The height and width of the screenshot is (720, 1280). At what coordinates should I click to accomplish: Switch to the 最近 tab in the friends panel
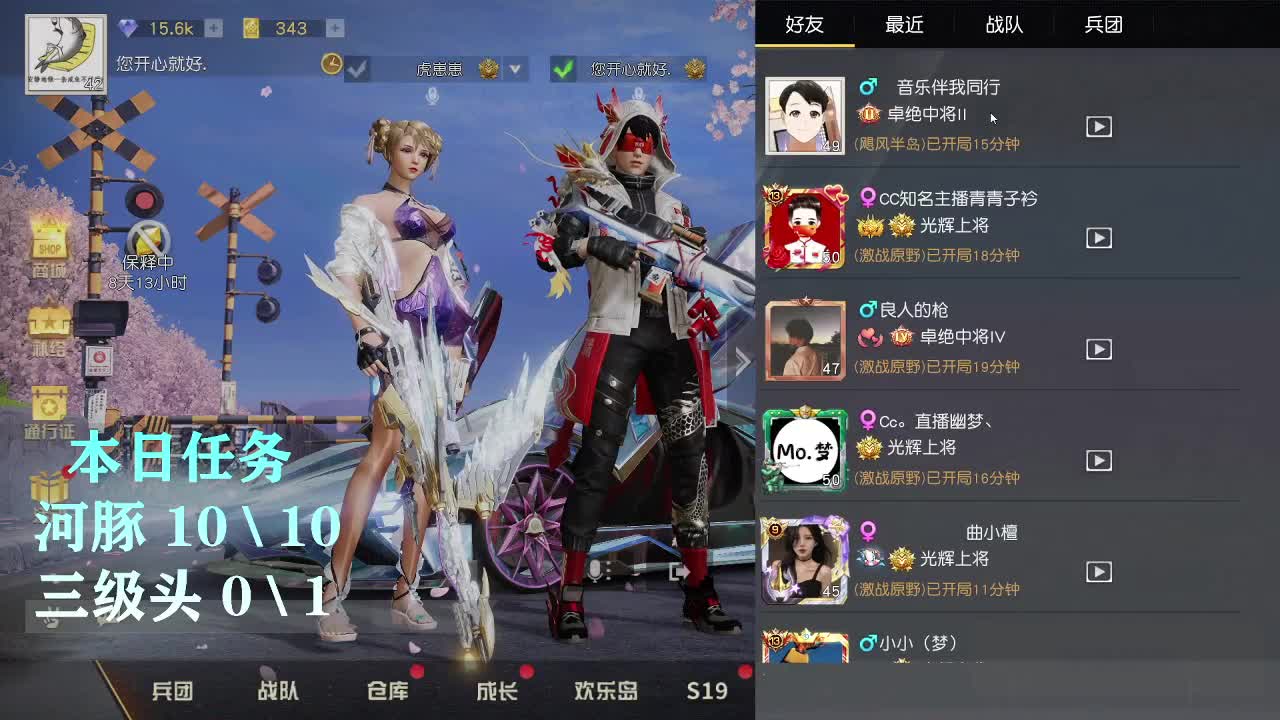coord(903,25)
